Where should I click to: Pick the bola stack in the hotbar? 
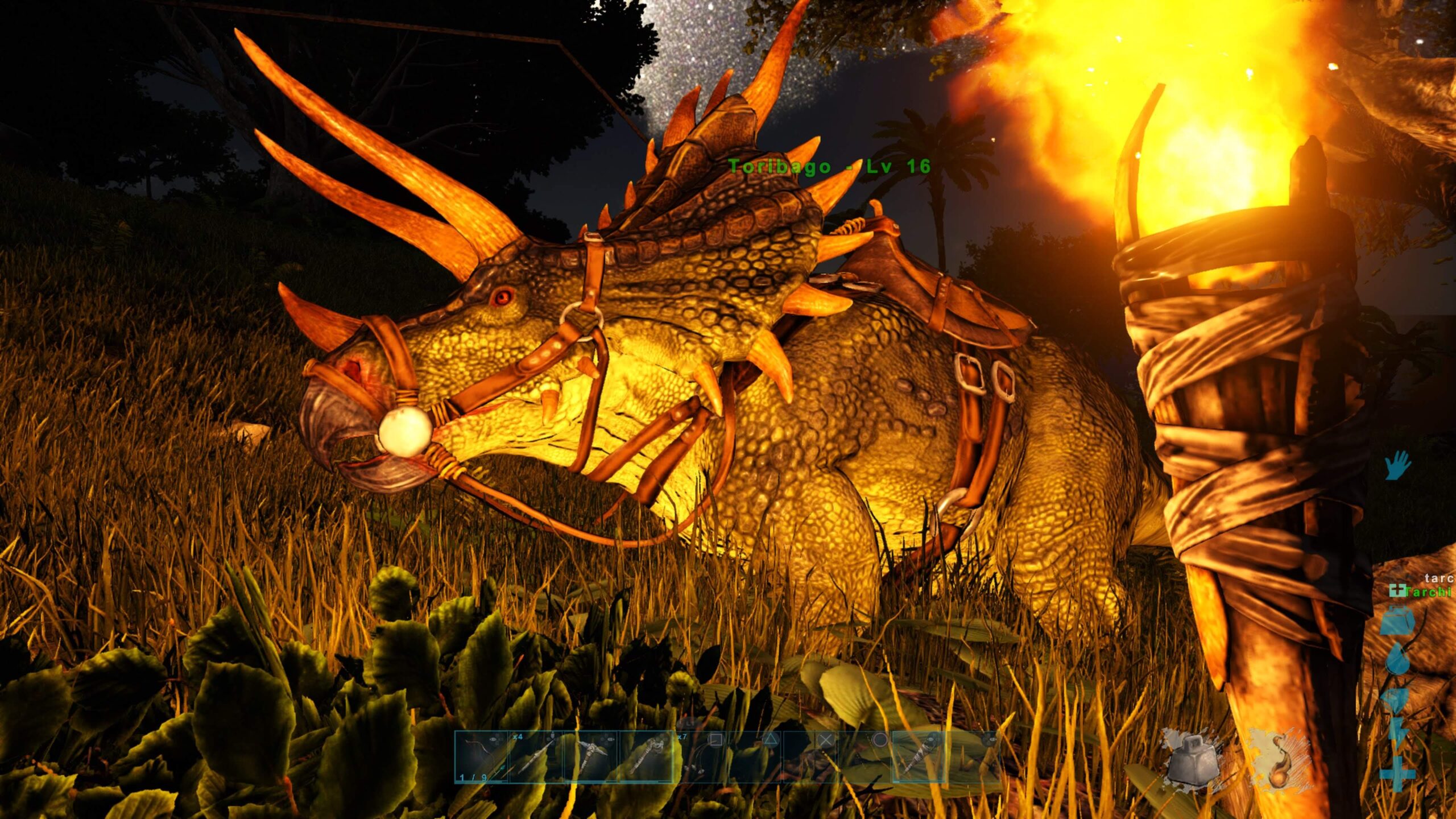click(x=701, y=757)
